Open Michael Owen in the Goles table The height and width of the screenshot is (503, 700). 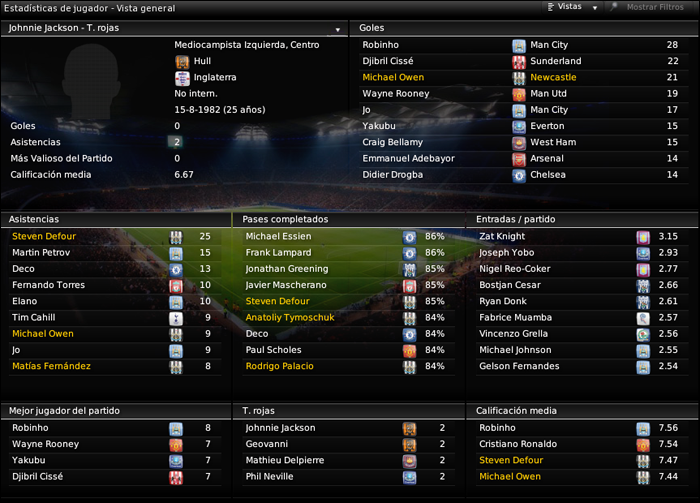coord(393,77)
